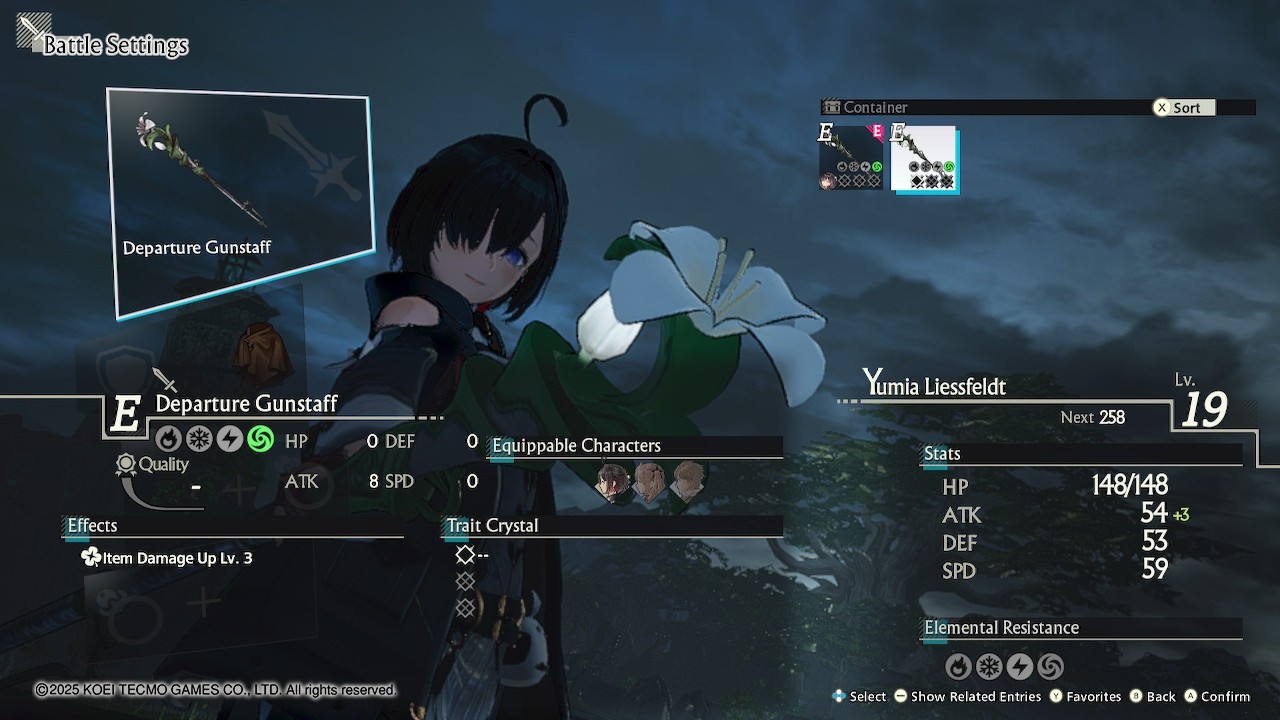Click the green wind element icon
1280x720 pixels.
click(261, 440)
